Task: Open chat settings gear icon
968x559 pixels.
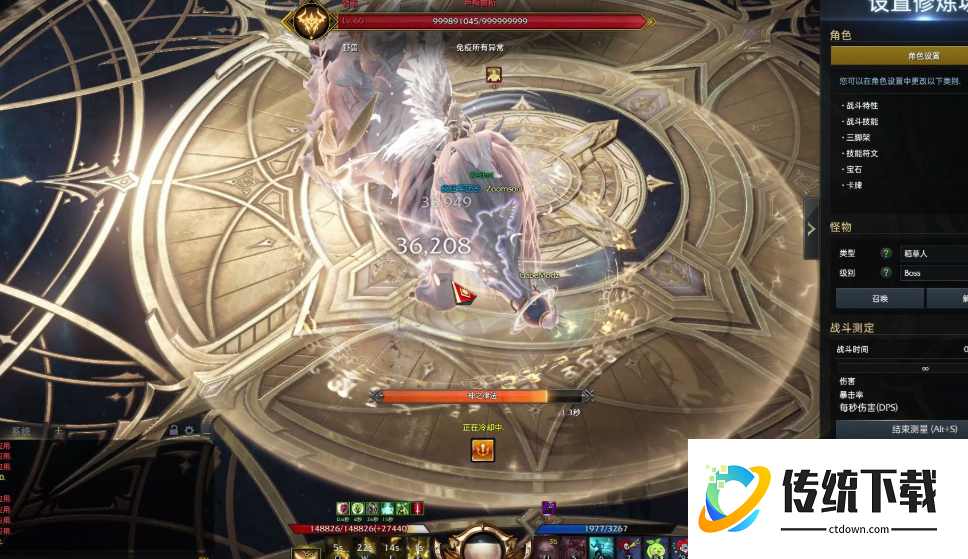Action: pos(189,431)
